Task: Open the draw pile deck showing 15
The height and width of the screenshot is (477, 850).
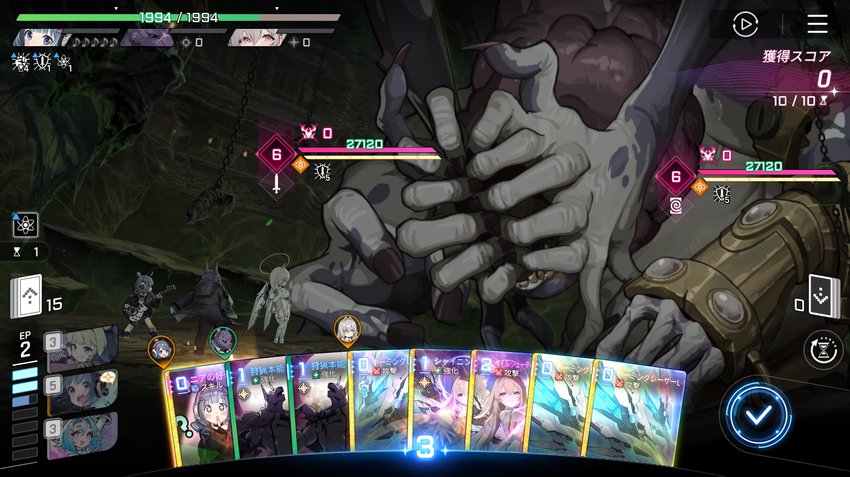Action: [27, 296]
